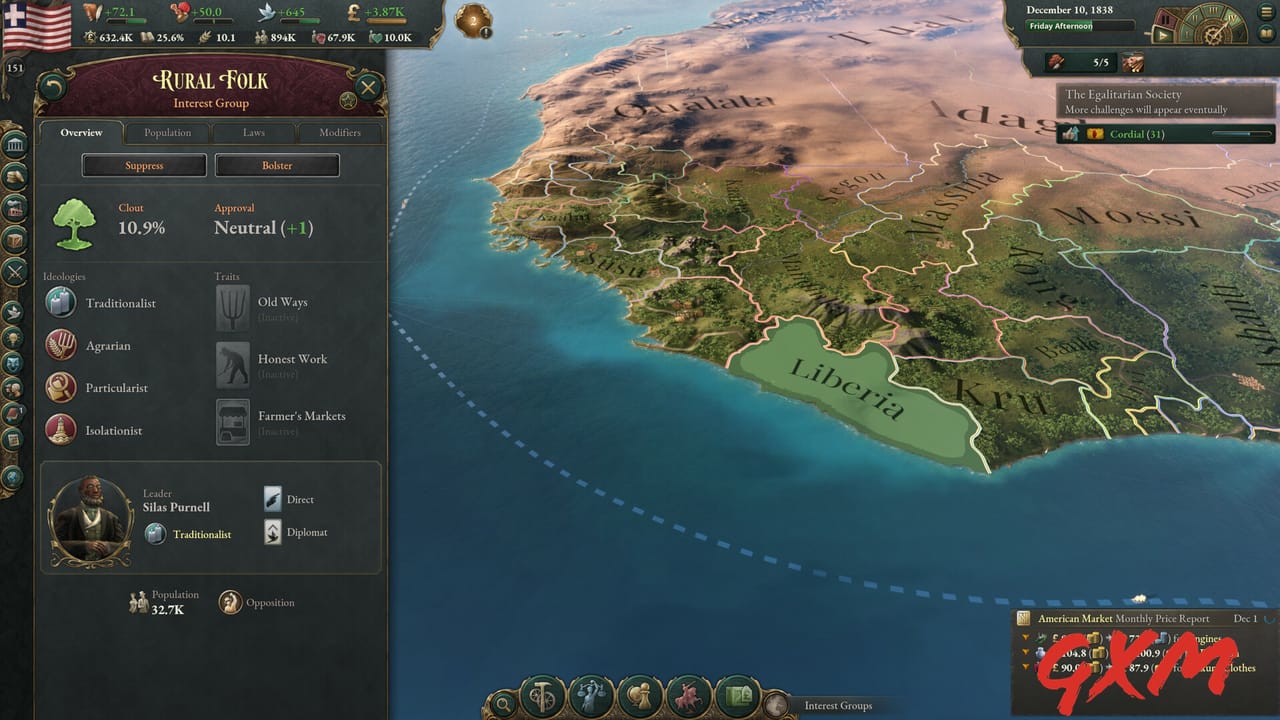Switch to the Population tab
The width and height of the screenshot is (1280, 720).
click(167, 132)
